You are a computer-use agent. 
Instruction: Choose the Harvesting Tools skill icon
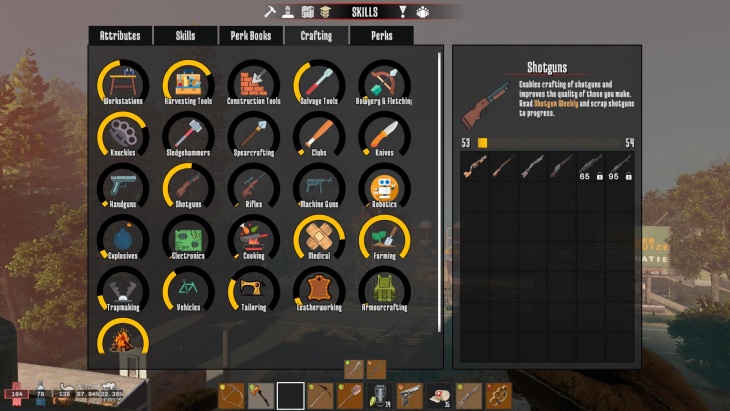(x=188, y=82)
